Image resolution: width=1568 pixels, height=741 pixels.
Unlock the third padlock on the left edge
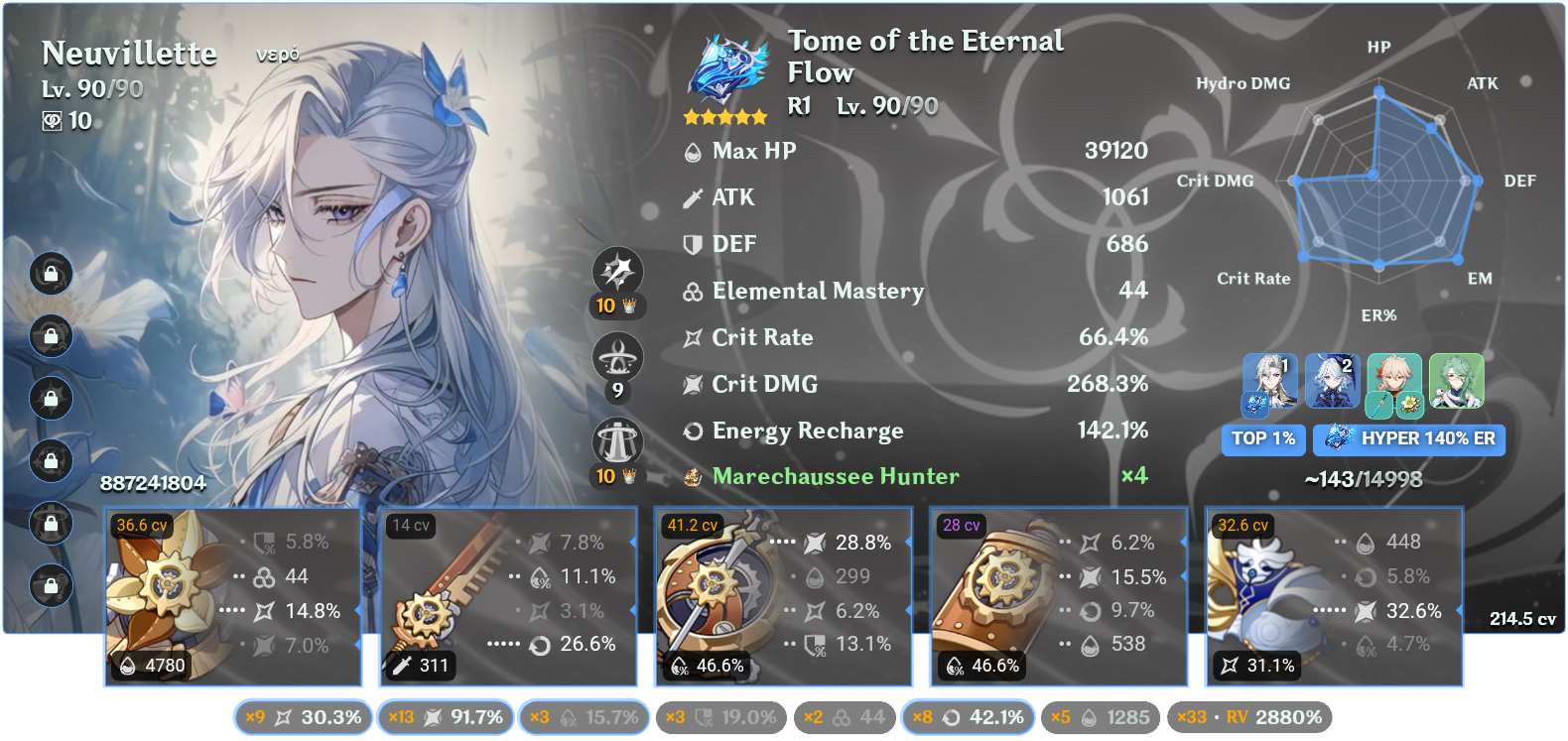[x=51, y=399]
